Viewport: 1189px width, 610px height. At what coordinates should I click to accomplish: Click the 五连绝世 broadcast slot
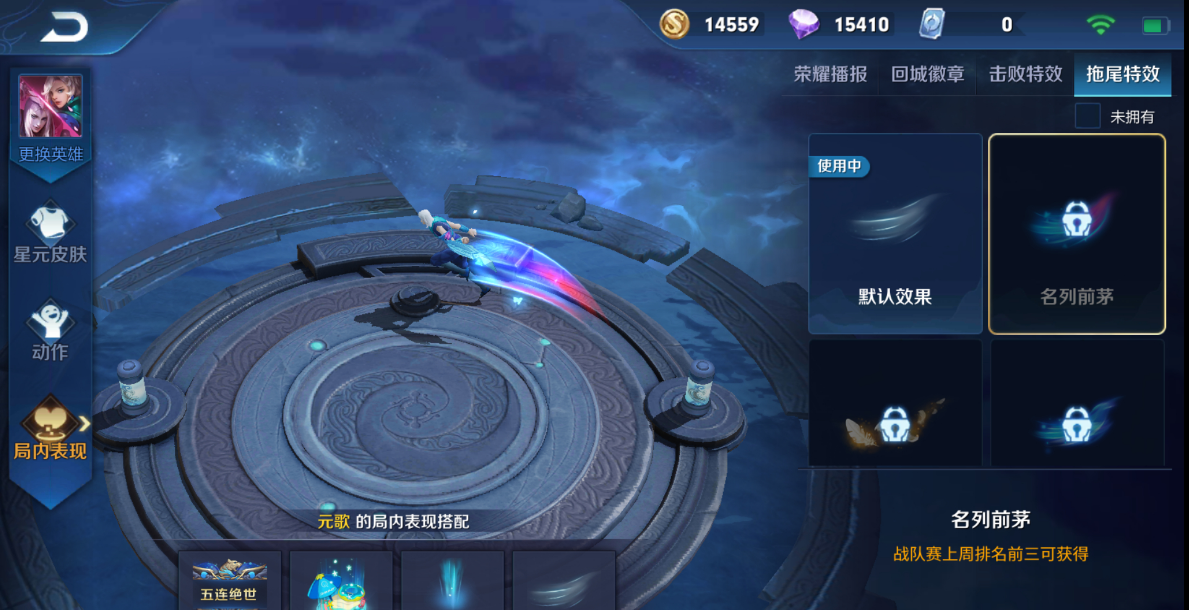[230, 581]
